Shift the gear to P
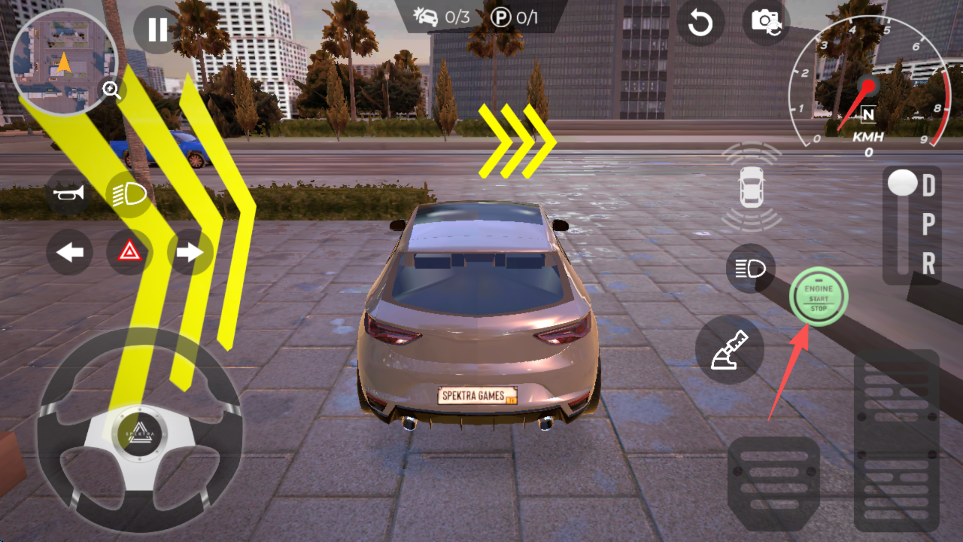 (x=929, y=224)
